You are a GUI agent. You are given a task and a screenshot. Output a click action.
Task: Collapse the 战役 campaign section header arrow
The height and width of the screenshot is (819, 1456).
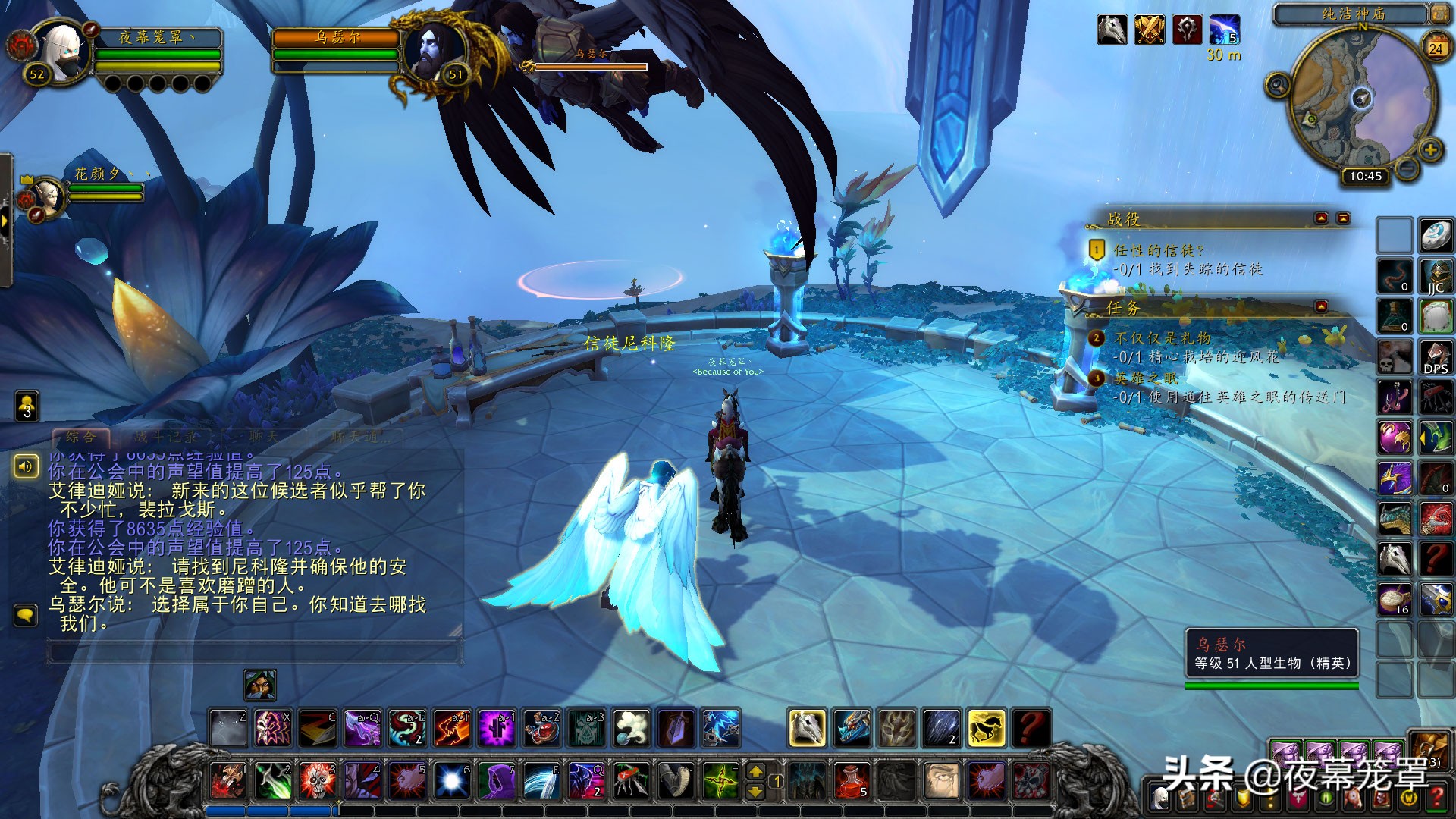click(x=1322, y=218)
